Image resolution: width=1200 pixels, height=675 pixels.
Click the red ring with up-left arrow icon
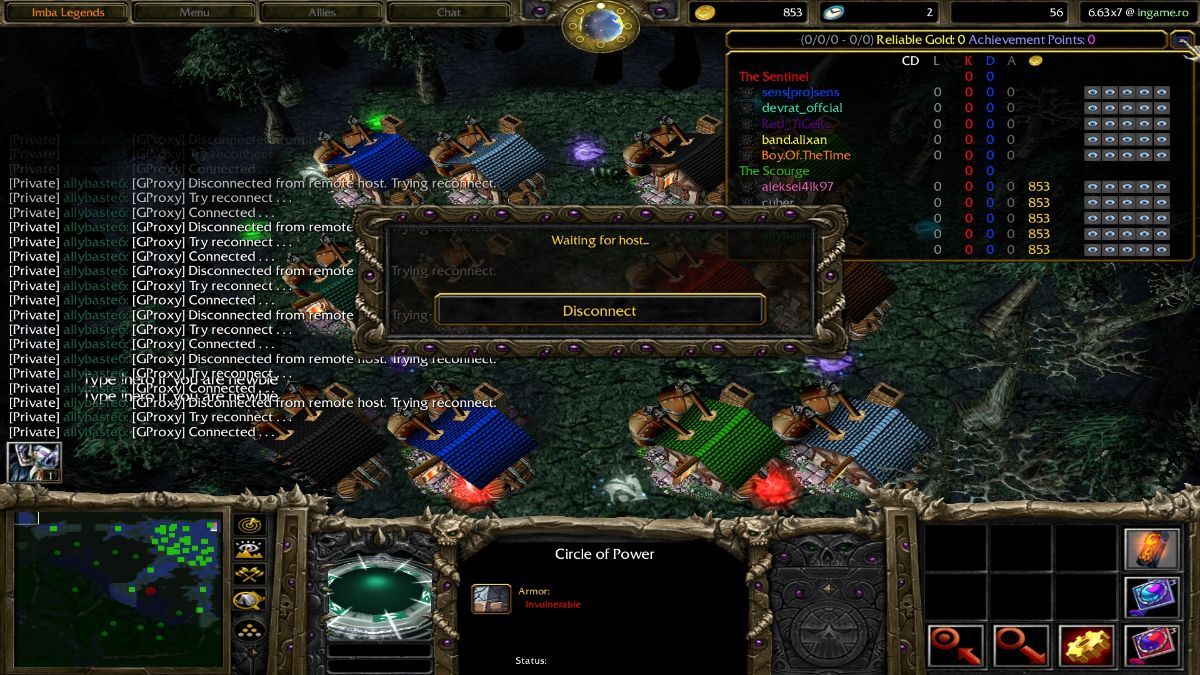point(956,646)
